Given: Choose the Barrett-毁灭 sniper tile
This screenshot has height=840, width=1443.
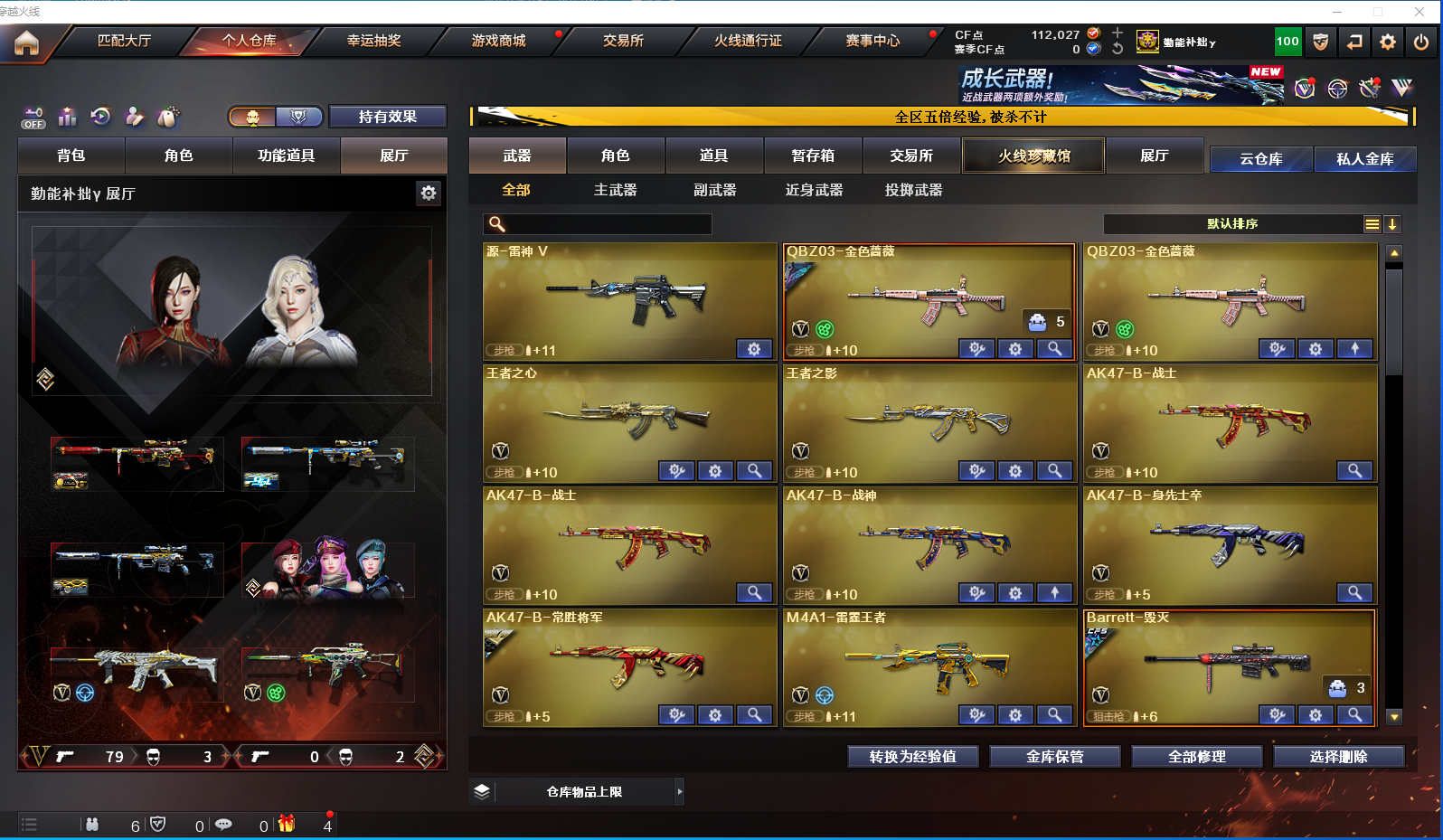Looking at the screenshot, I should (1230, 667).
